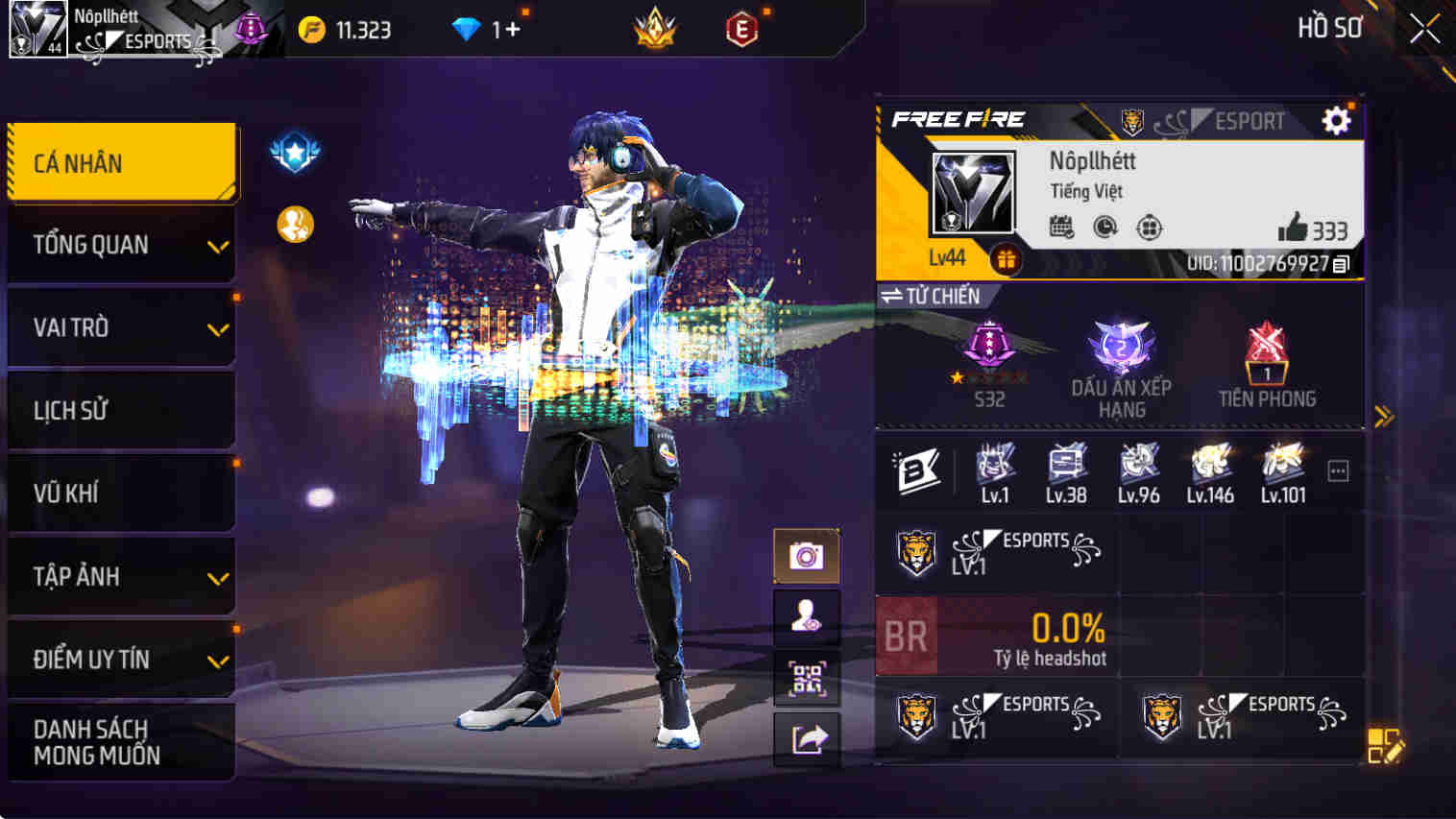Click the camera screenshot icon
Screen dimensions: 1456x819
pos(808,553)
